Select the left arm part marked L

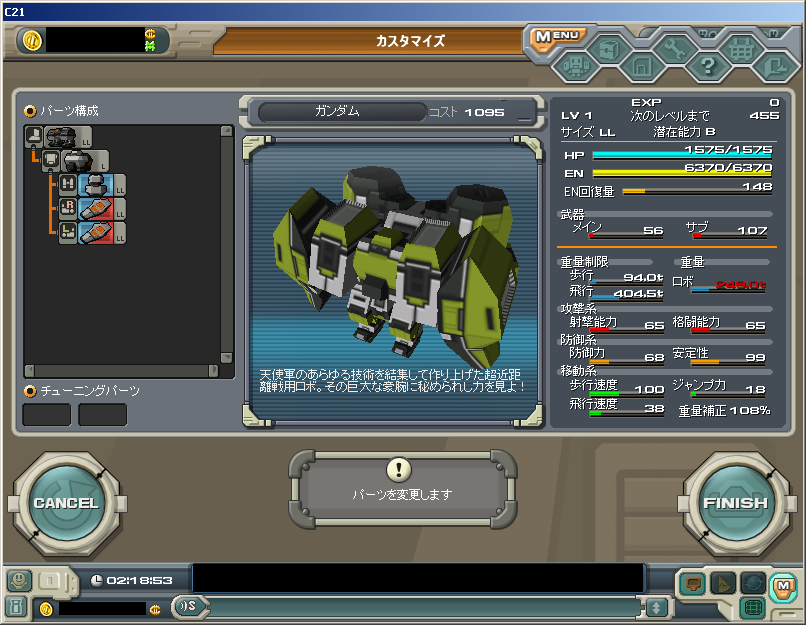point(93,233)
